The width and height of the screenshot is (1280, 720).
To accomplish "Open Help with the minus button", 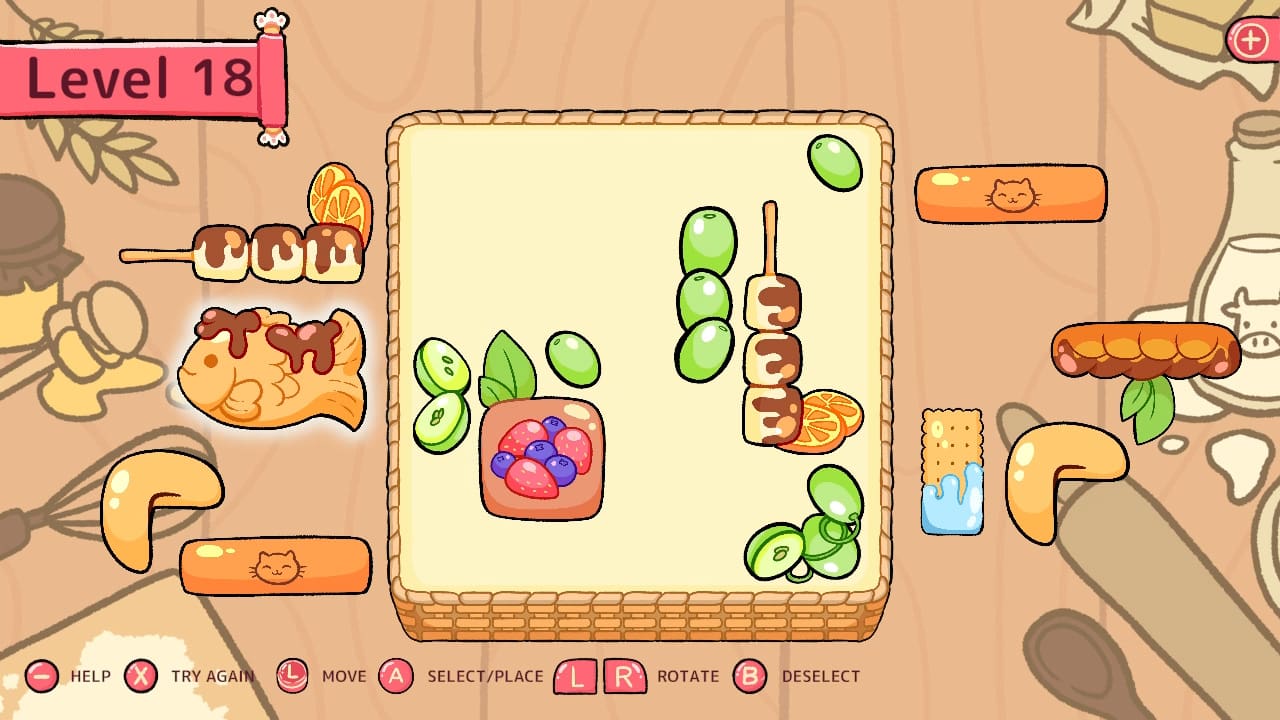I will point(40,676).
